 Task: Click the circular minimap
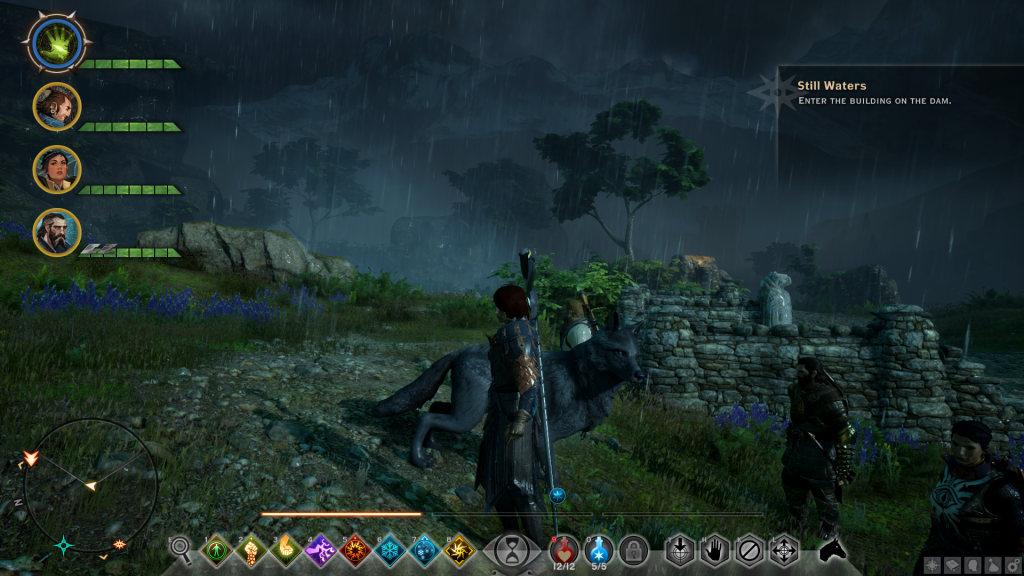point(90,486)
